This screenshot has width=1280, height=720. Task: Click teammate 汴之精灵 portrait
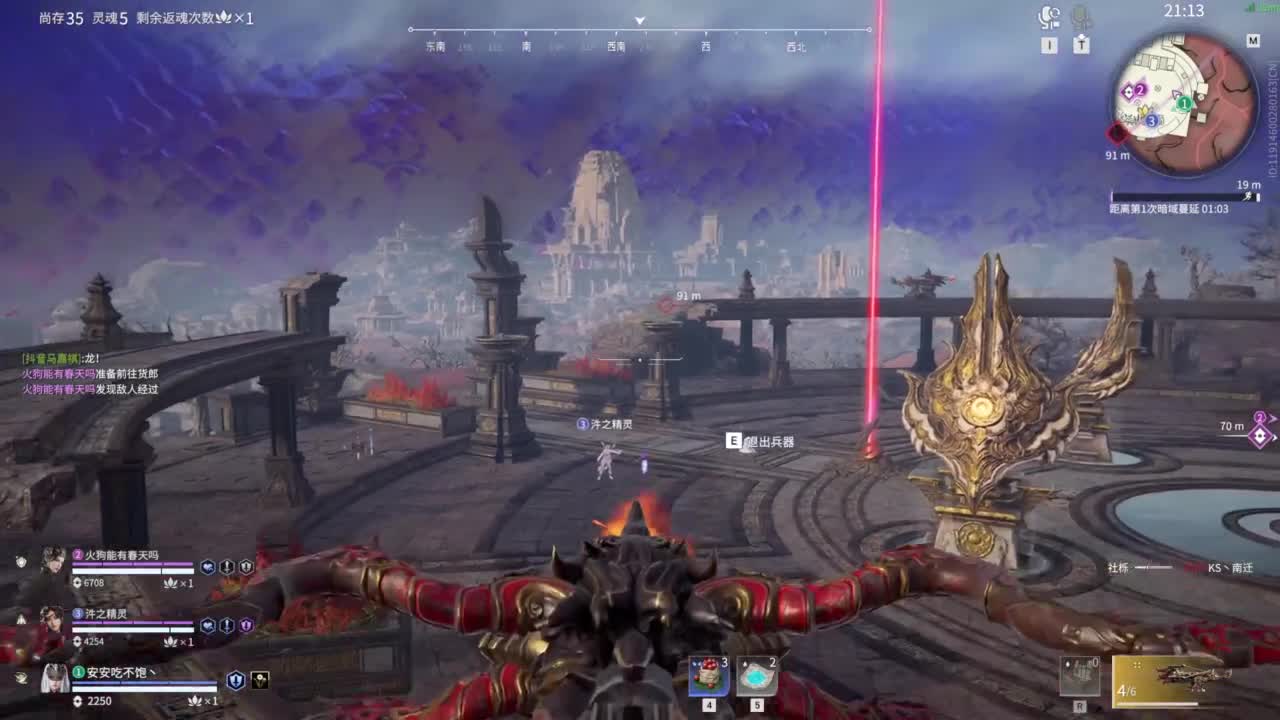tap(53, 620)
